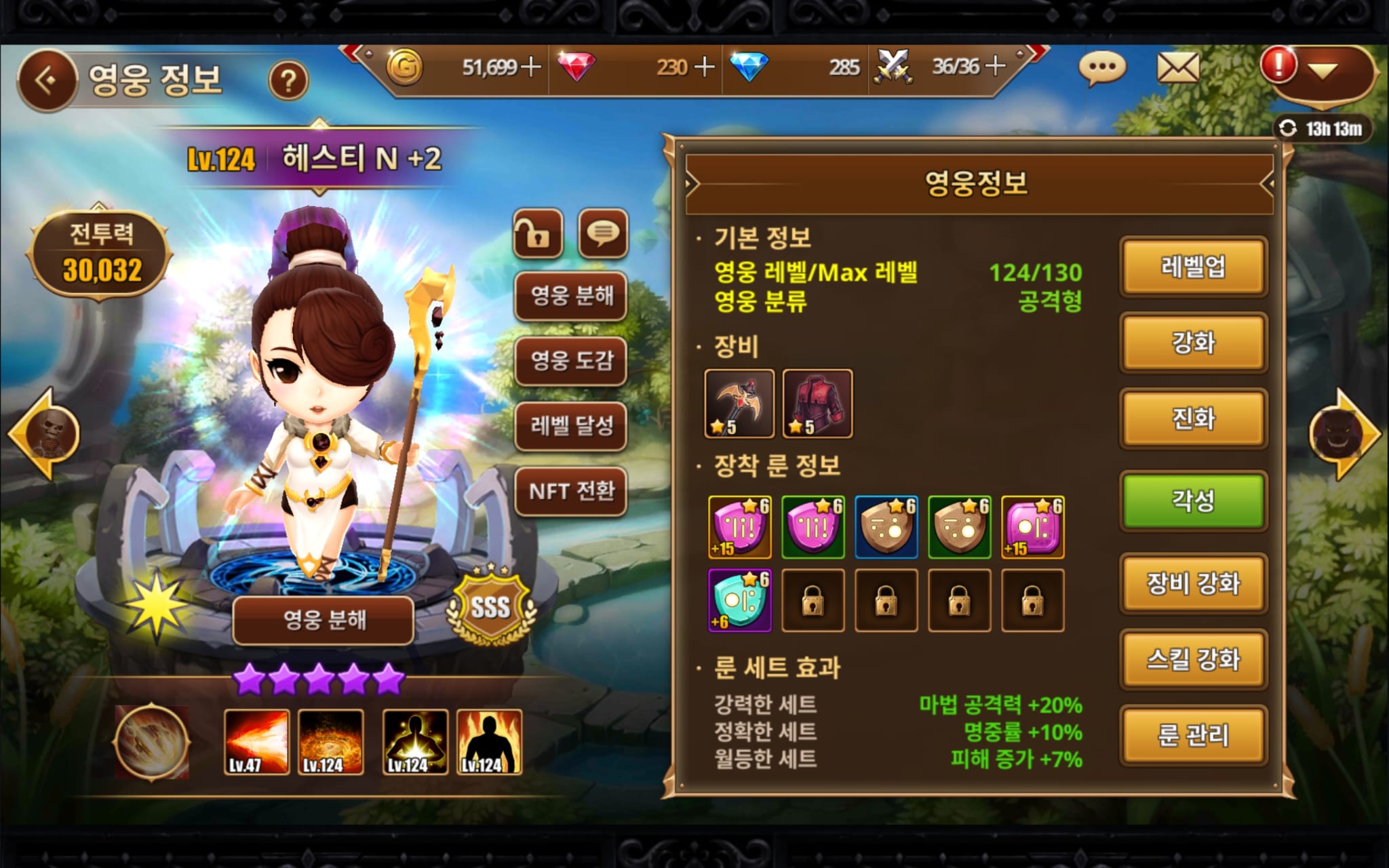Open the question mark help button
The width and height of the screenshot is (1389, 868).
[x=288, y=81]
